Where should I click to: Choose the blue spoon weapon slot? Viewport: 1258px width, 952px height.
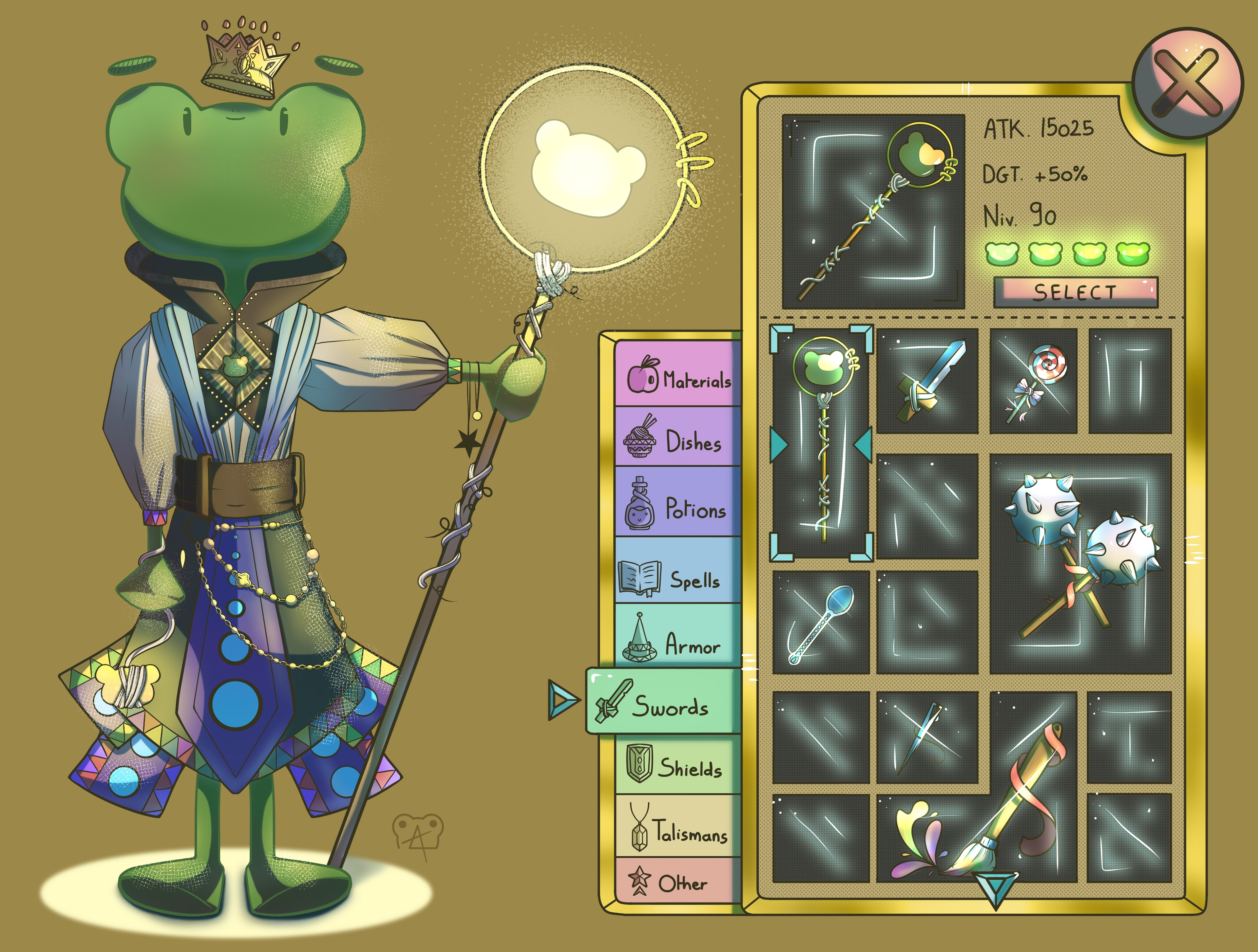coord(821,622)
